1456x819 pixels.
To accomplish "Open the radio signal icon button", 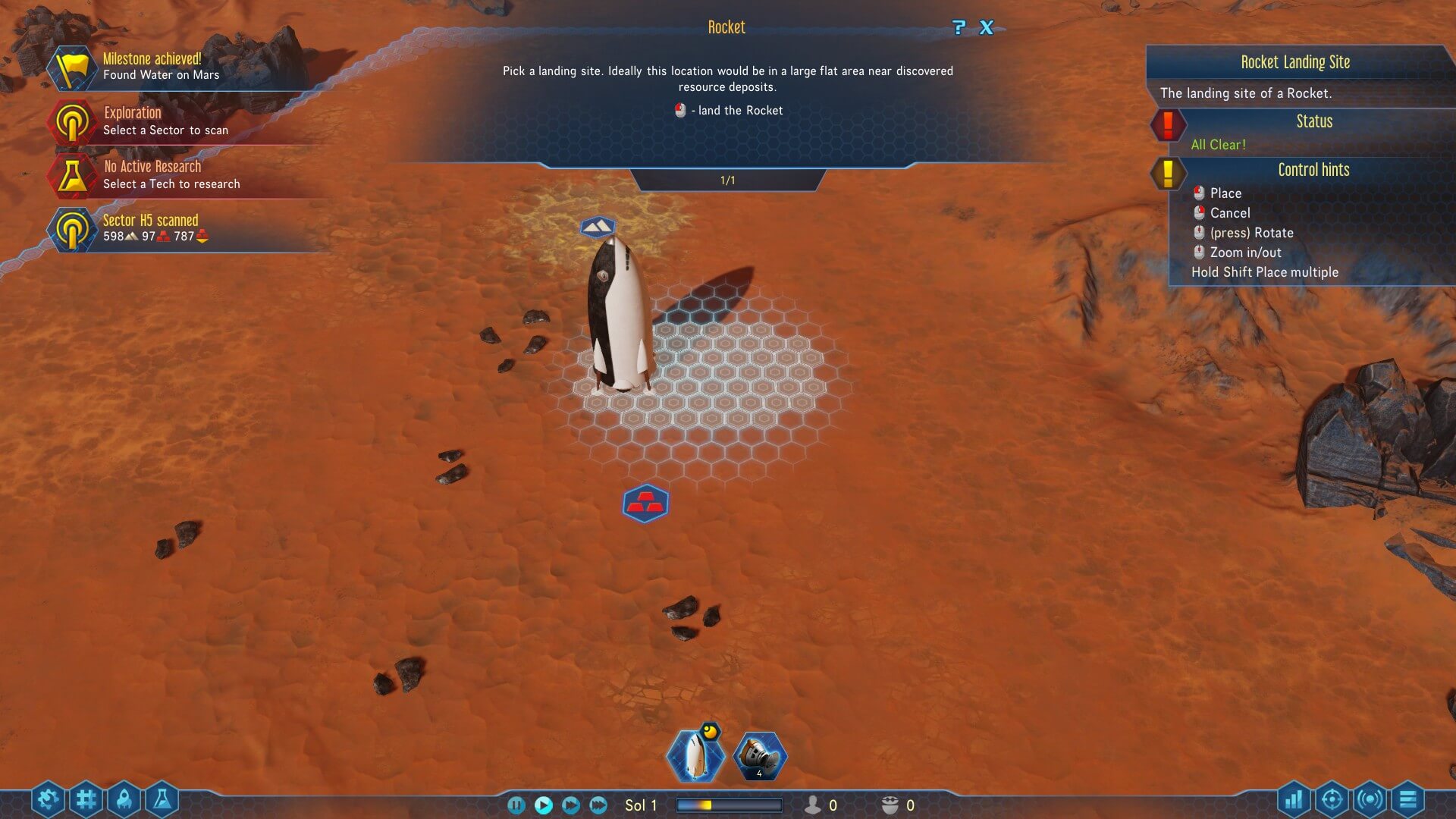I will (1370, 799).
